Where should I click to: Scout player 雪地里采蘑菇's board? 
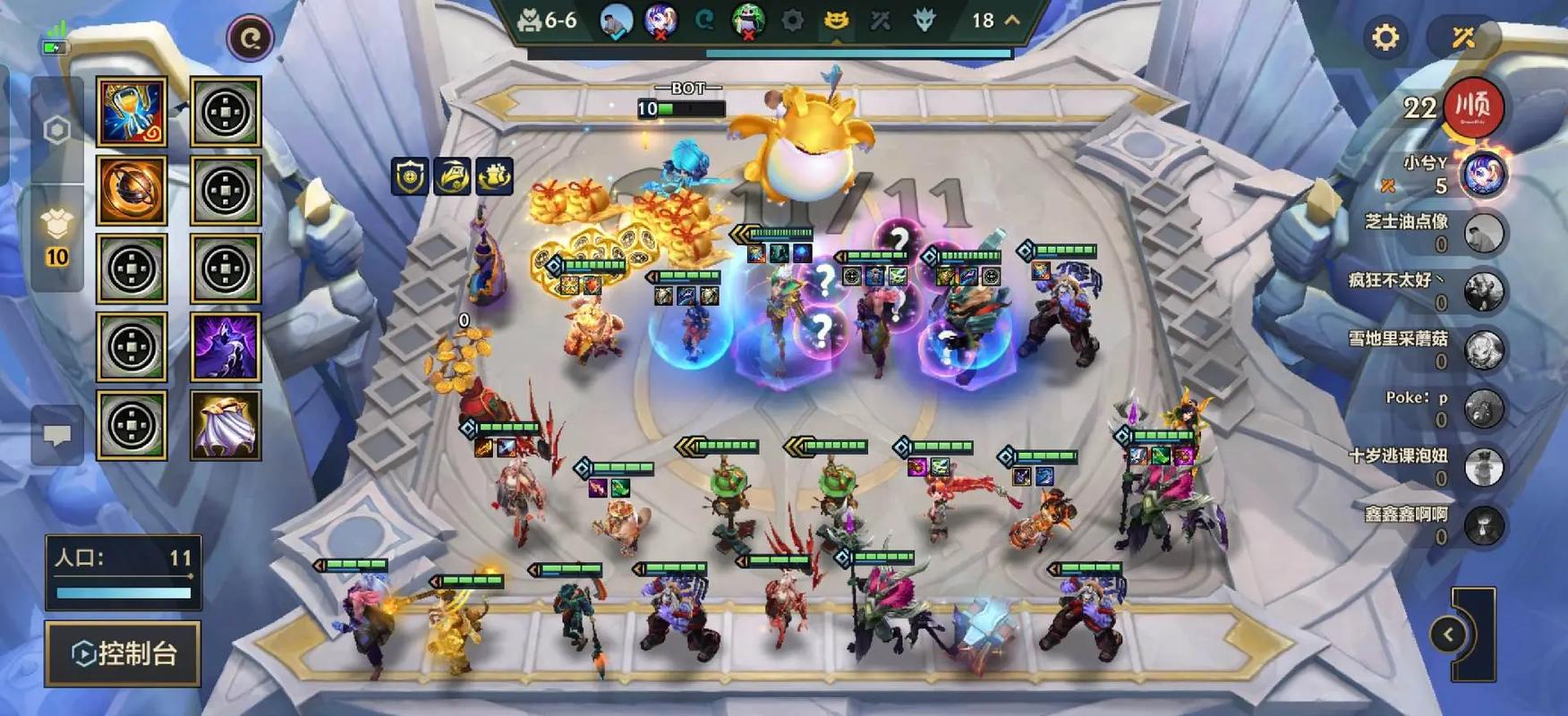pyautogui.click(x=1484, y=350)
